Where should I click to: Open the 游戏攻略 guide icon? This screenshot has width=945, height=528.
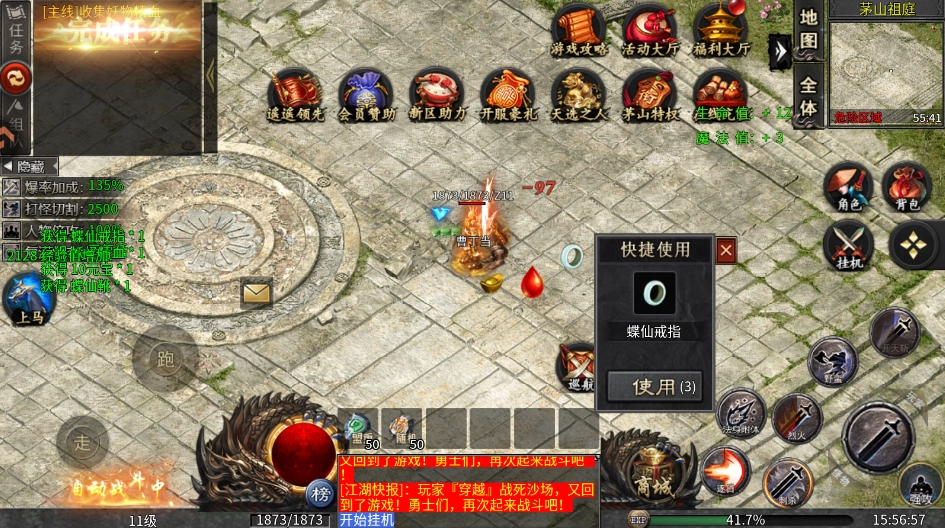(x=578, y=29)
